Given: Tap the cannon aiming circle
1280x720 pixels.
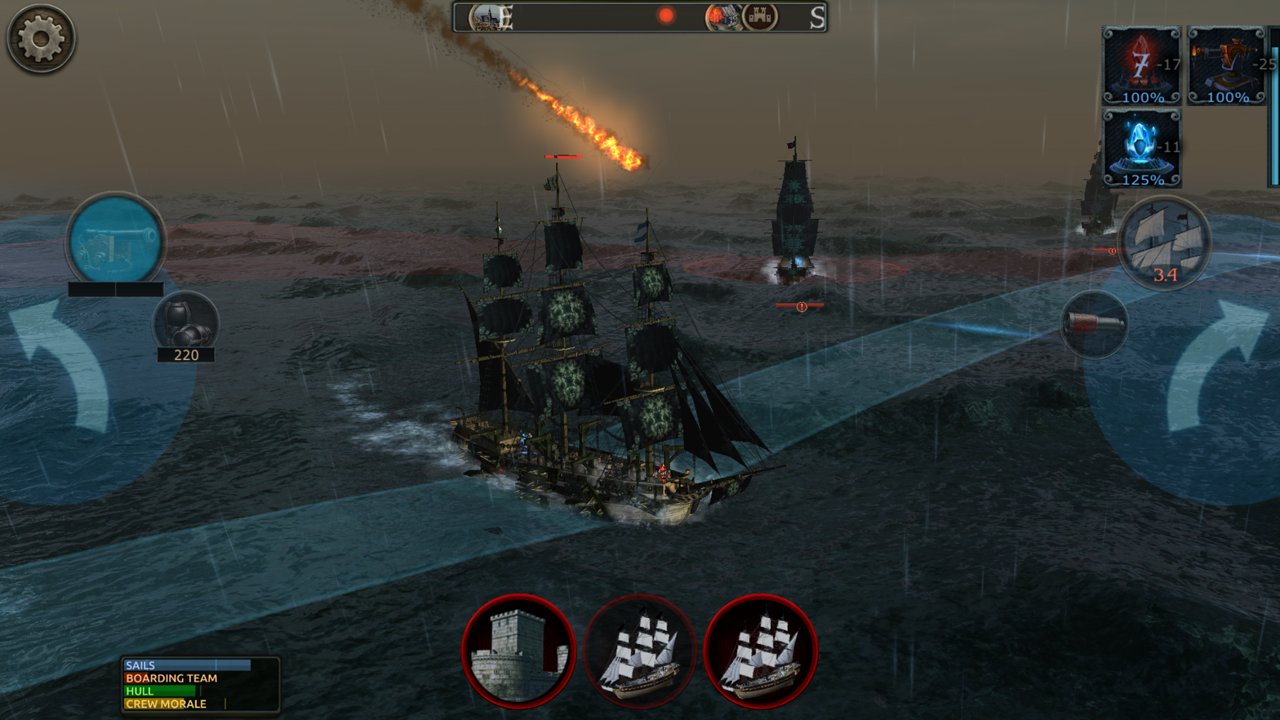Looking at the screenshot, I should pos(117,240).
